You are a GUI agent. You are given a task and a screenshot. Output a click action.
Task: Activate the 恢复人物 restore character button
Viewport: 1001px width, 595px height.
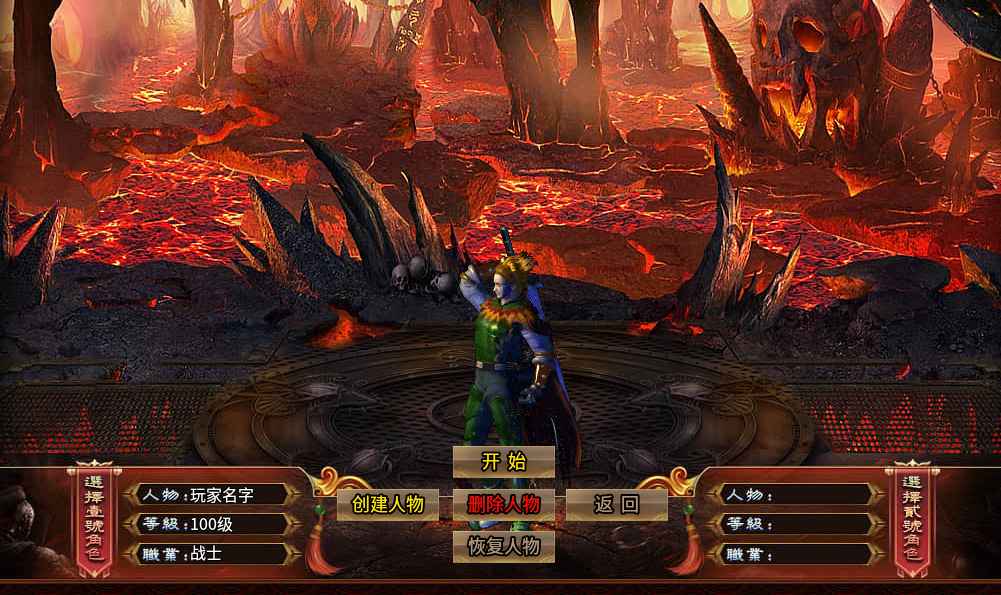503,546
